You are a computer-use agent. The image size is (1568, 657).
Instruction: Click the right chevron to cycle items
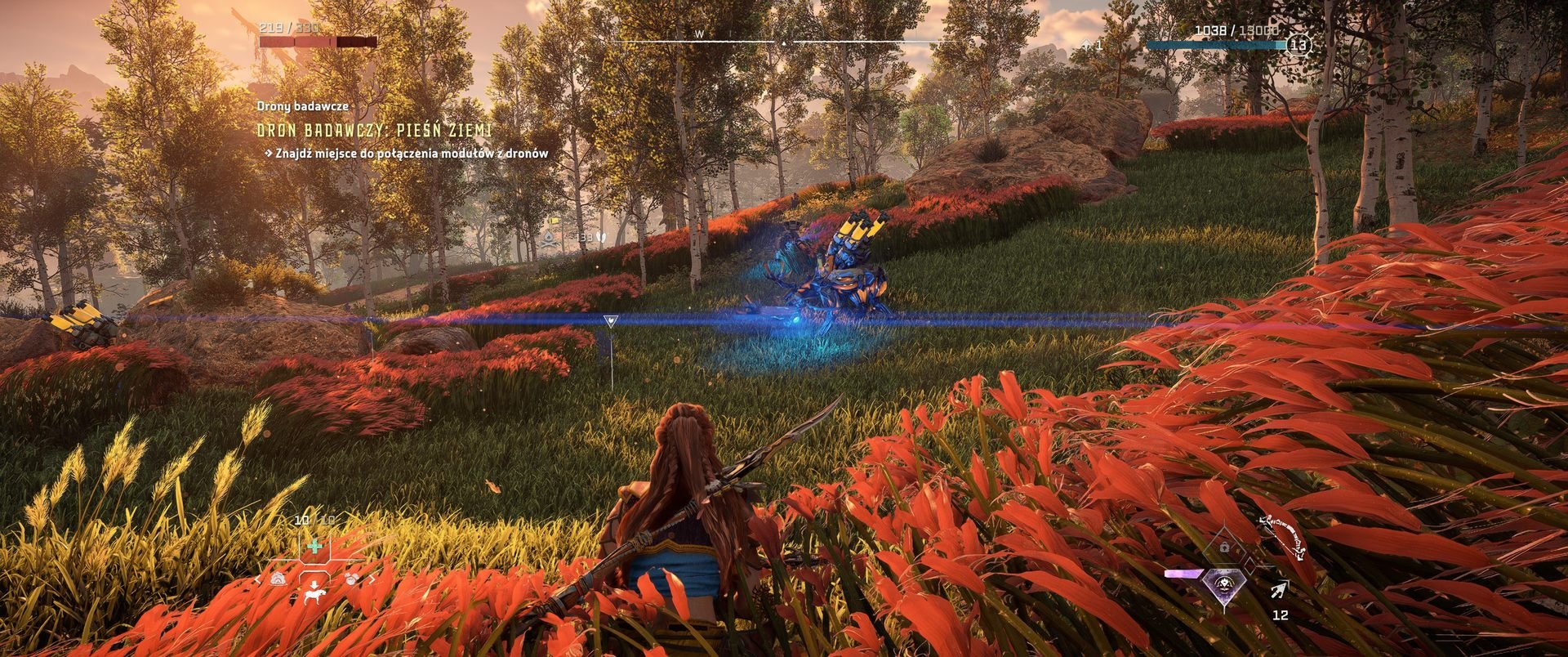pyautogui.click(x=372, y=579)
